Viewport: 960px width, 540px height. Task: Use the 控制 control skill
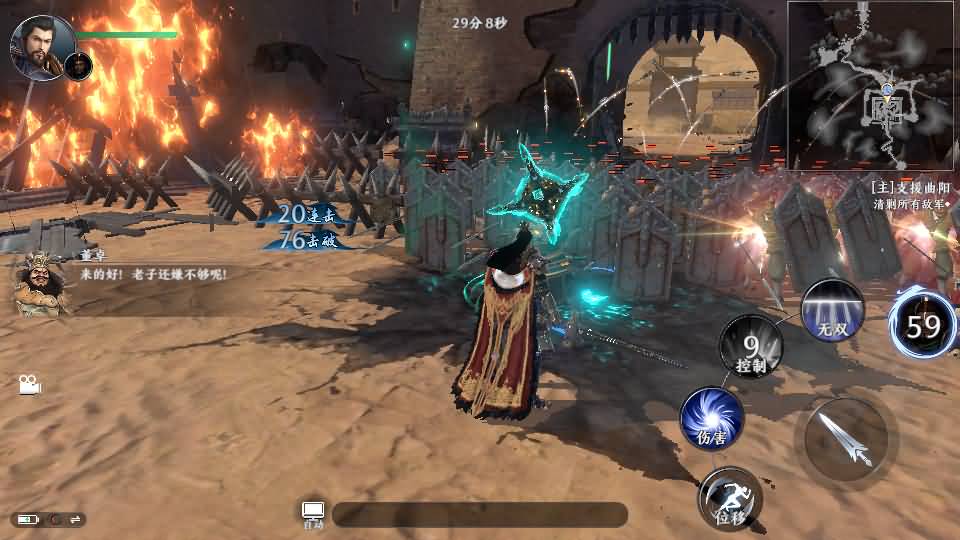pyautogui.click(x=752, y=347)
